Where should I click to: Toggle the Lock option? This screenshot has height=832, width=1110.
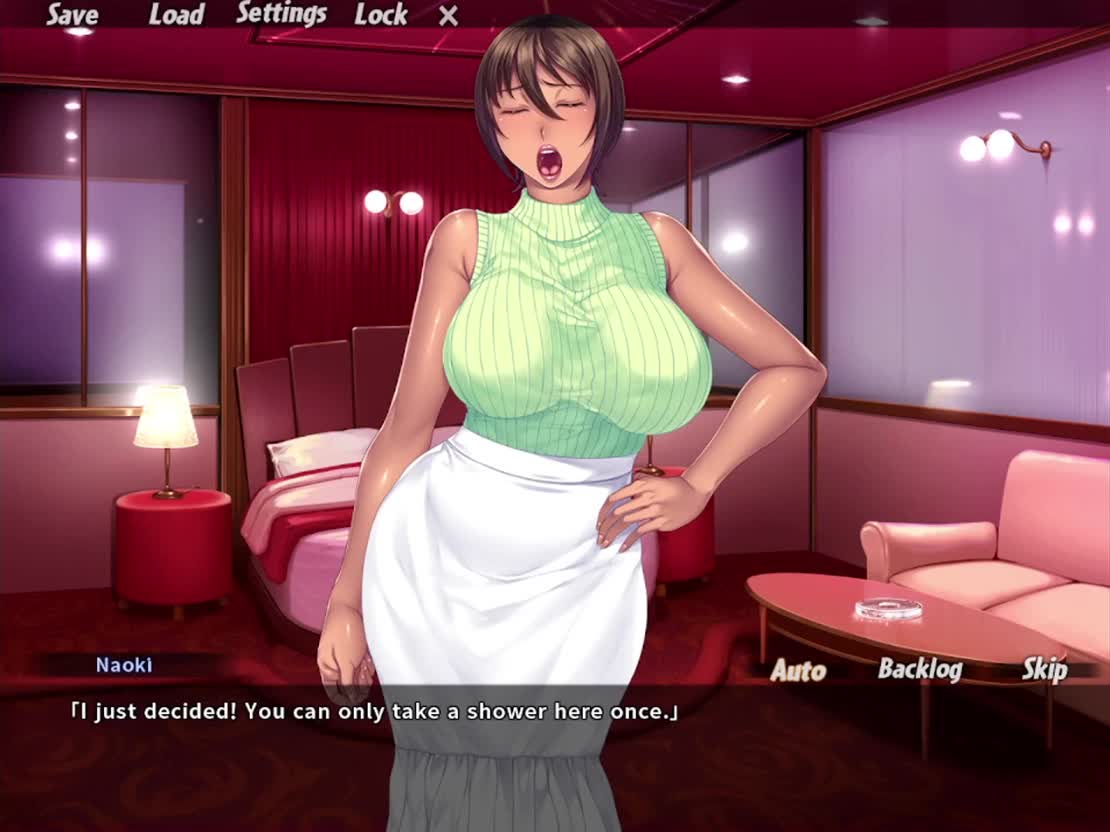click(x=380, y=15)
